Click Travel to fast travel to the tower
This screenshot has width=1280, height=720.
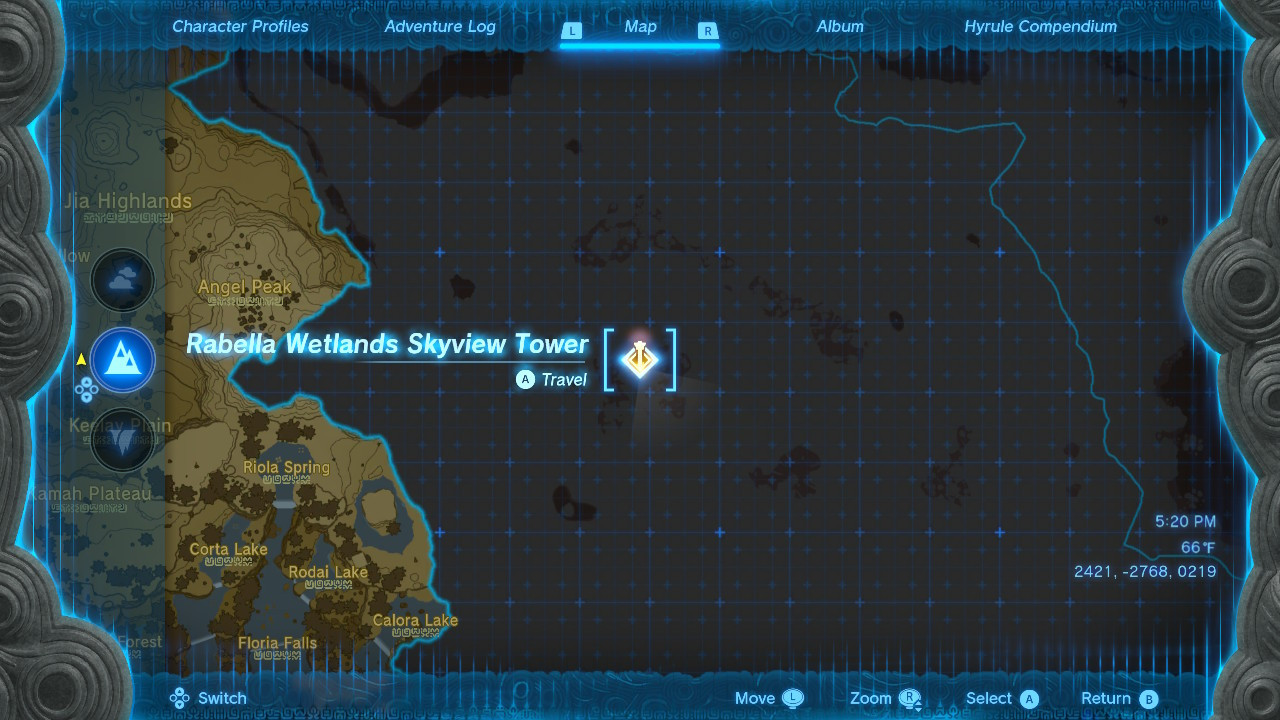pos(552,380)
